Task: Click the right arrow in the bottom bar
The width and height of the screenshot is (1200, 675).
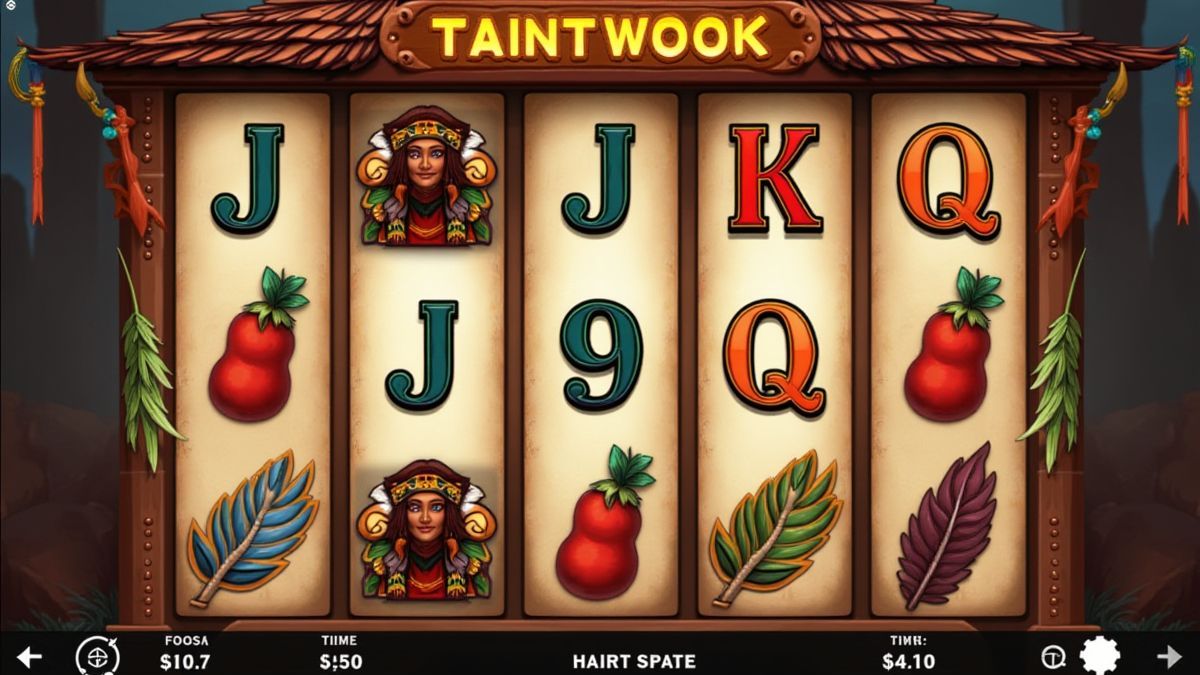Action: (x=1169, y=657)
